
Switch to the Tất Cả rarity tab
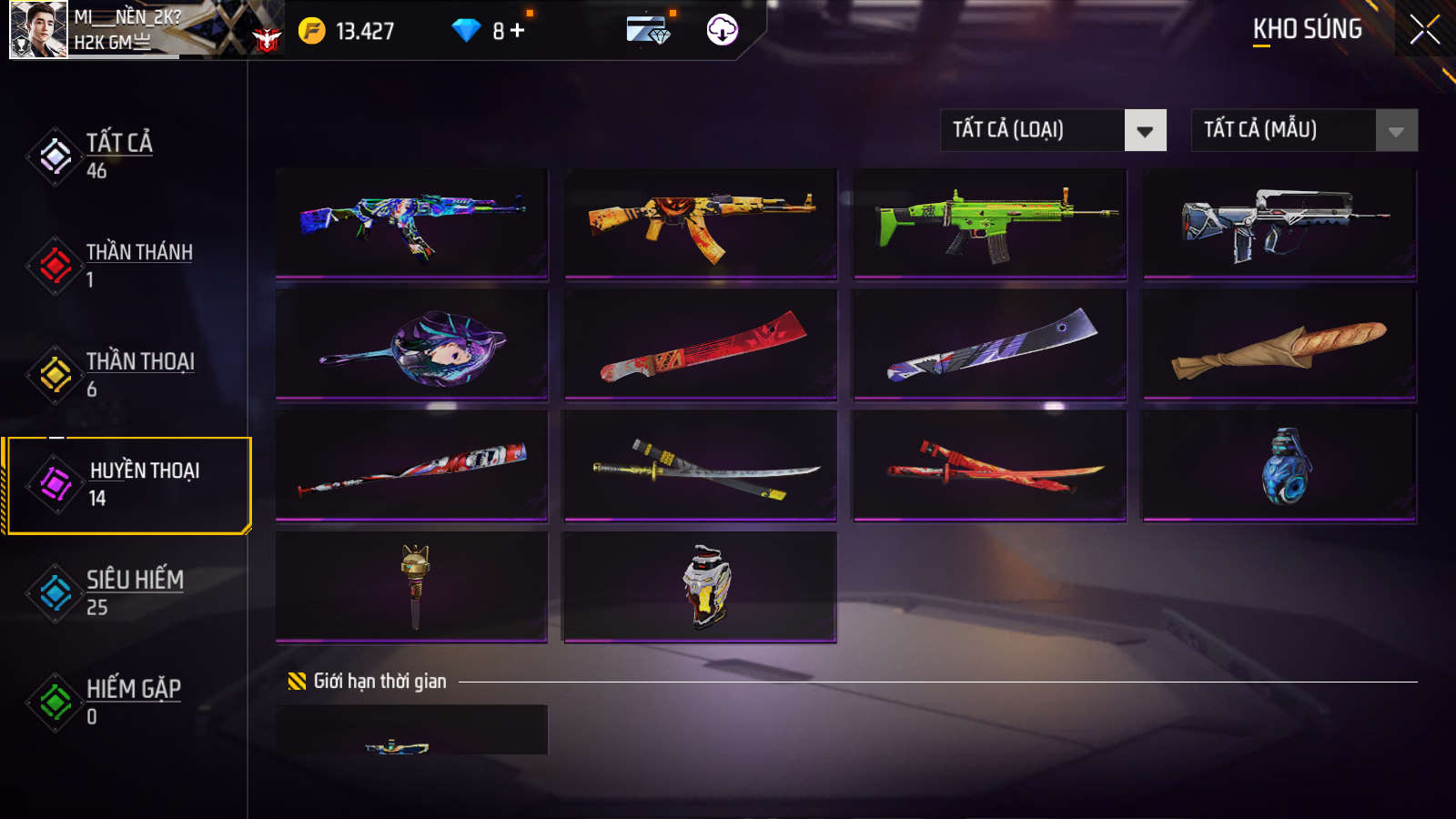click(x=118, y=156)
